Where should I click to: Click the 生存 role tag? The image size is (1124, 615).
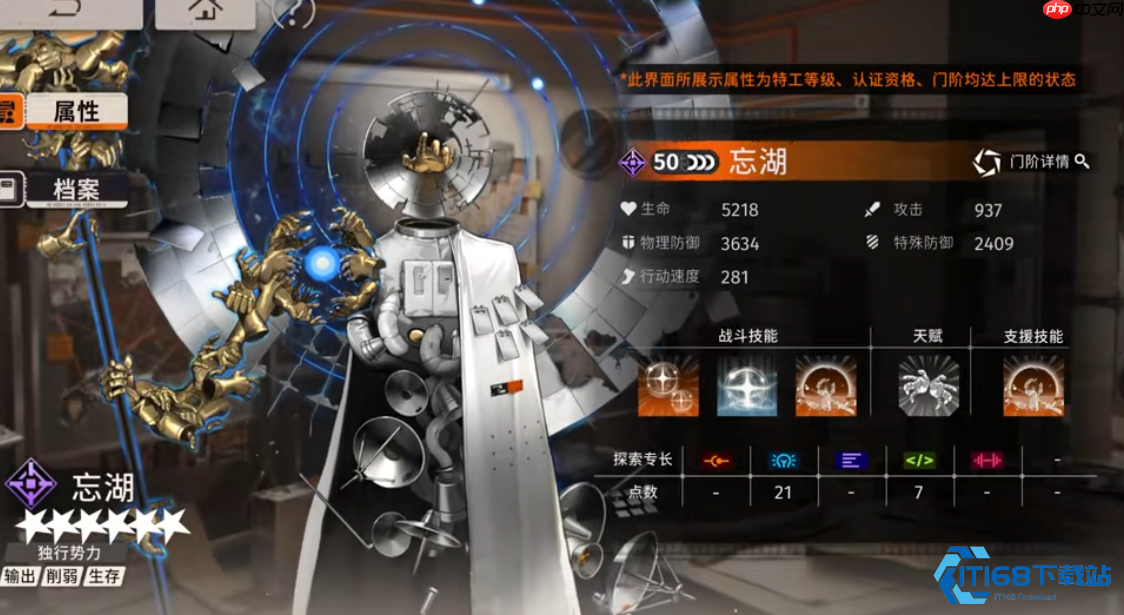tap(104, 576)
